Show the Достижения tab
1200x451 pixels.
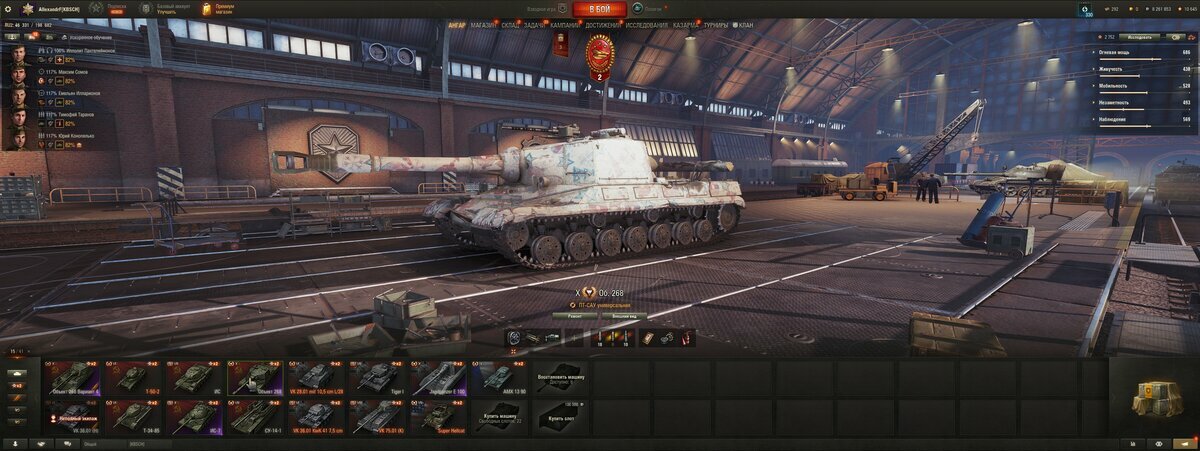coord(603,24)
